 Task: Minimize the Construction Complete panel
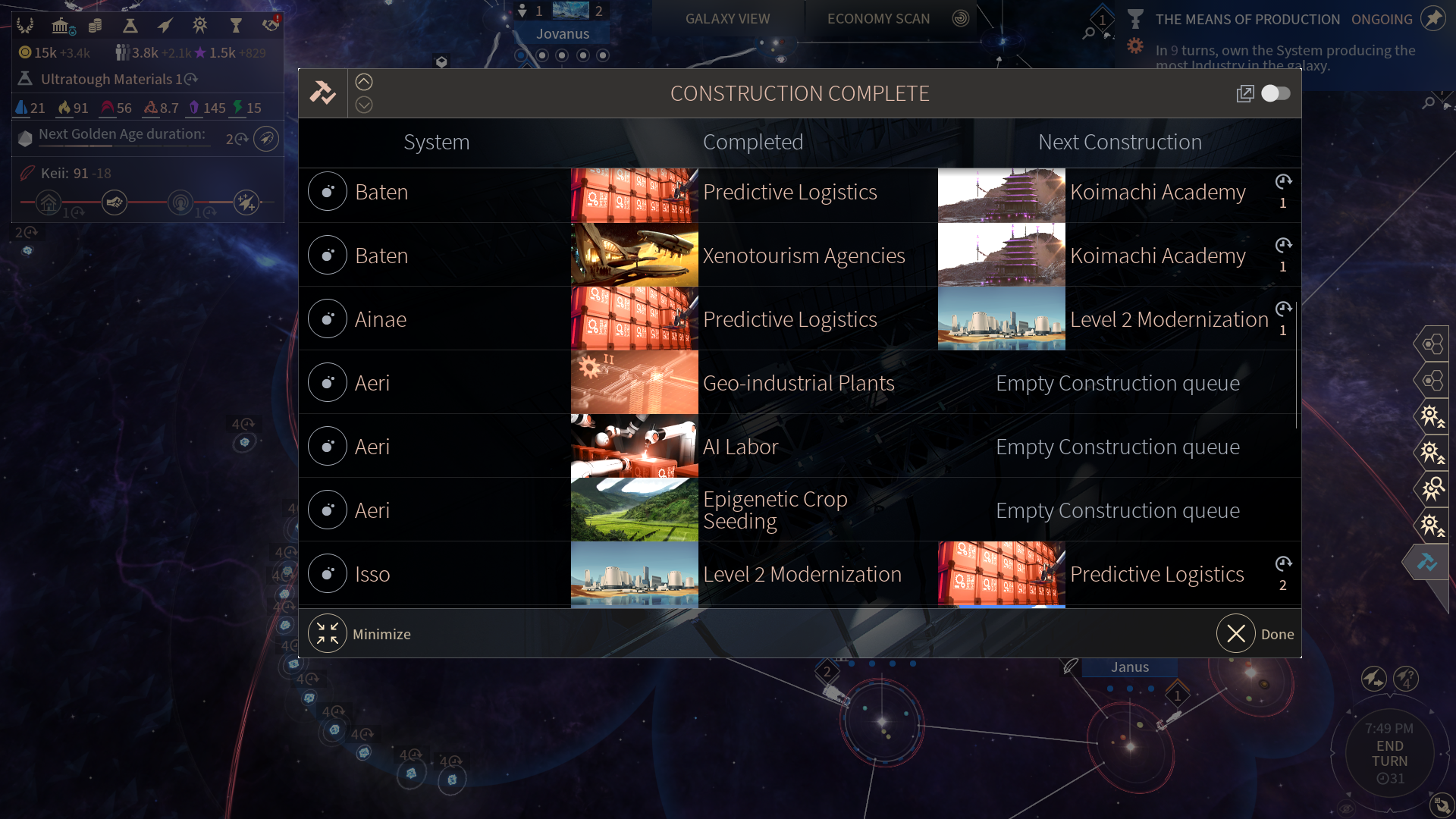pos(328,633)
